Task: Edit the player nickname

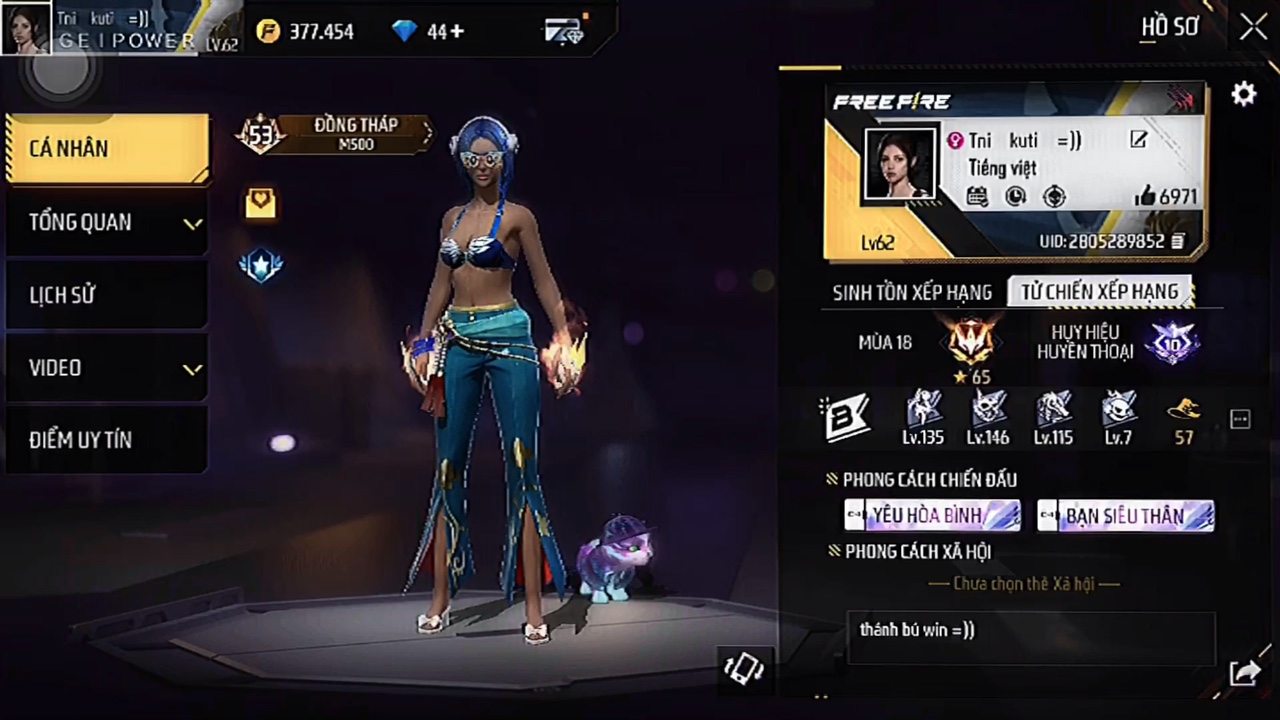Action: [1139, 140]
